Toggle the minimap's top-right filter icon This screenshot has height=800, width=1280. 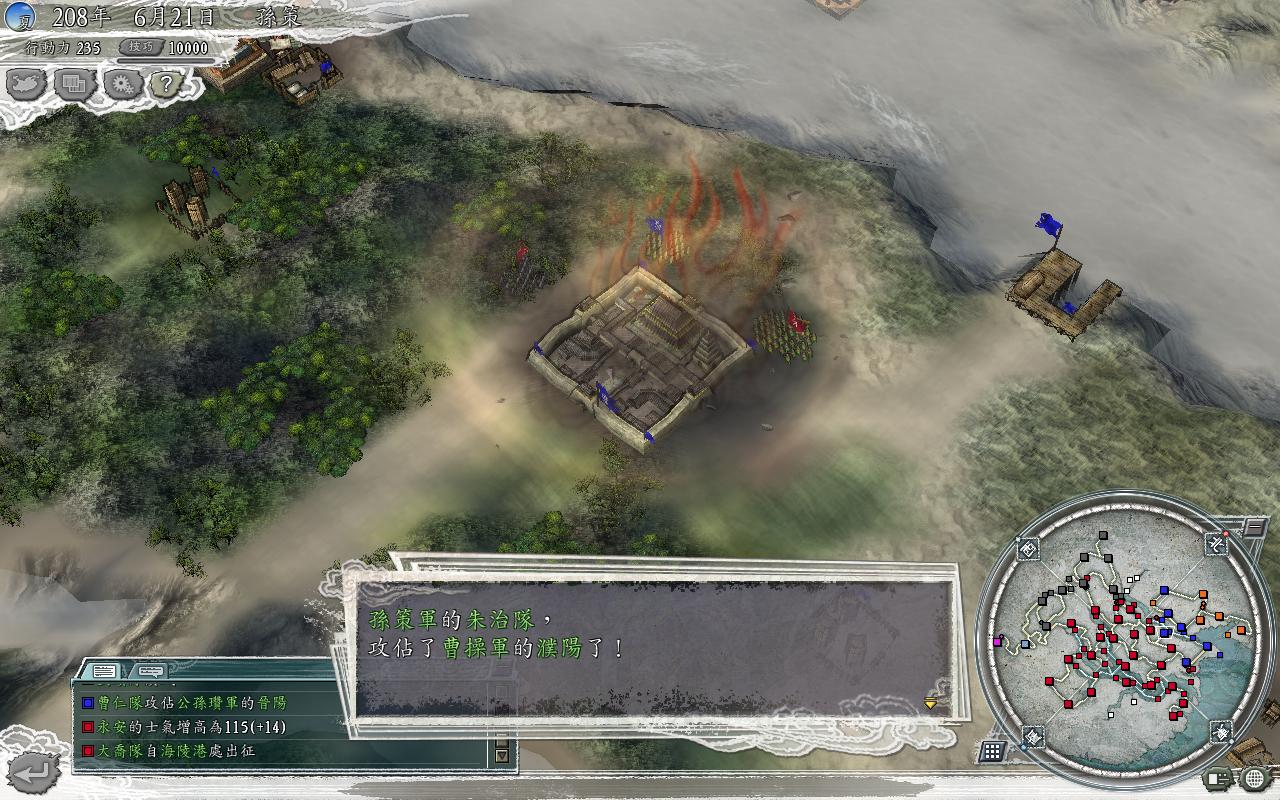pyautogui.click(x=1217, y=544)
